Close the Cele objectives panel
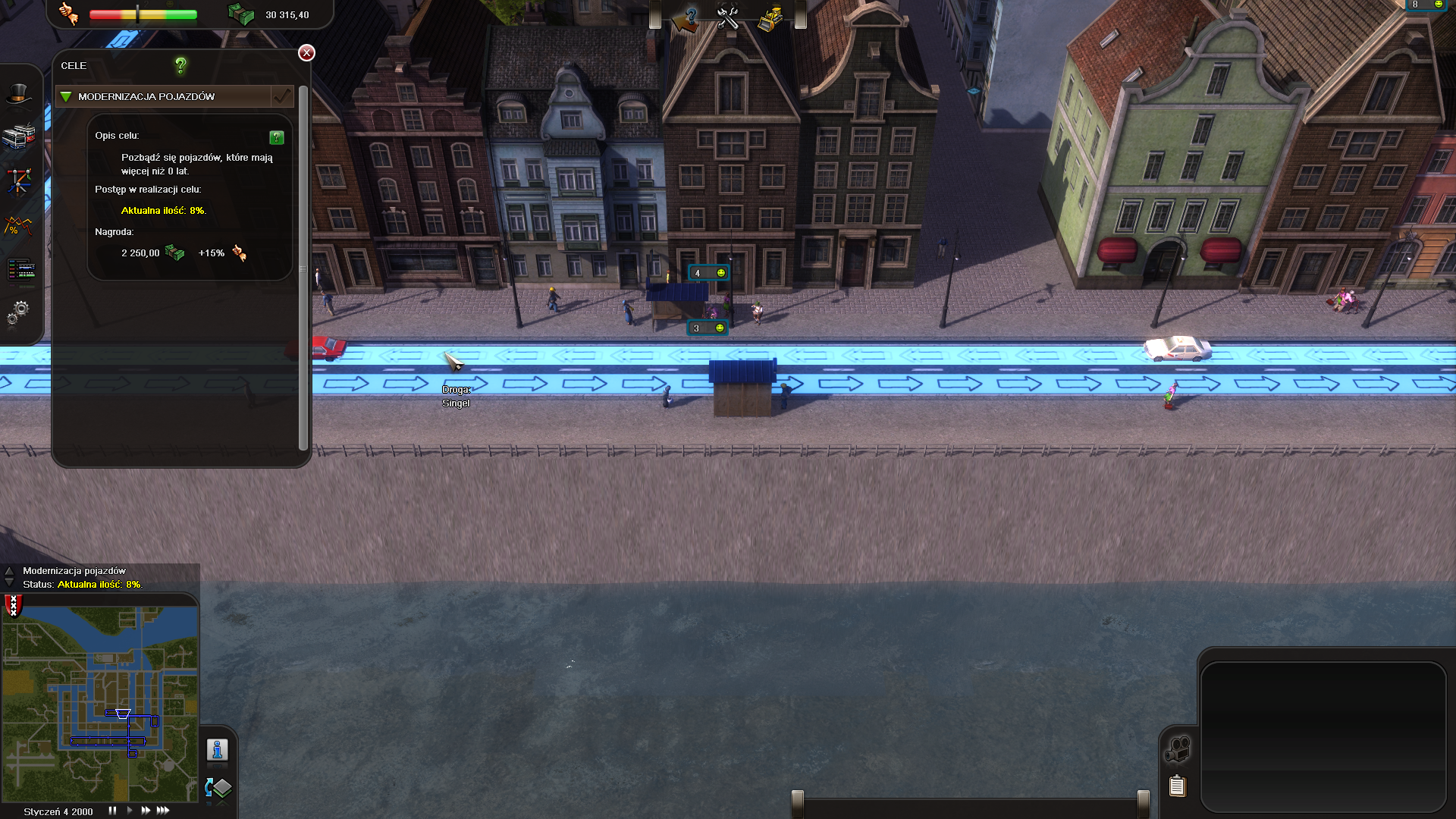 coord(306,52)
